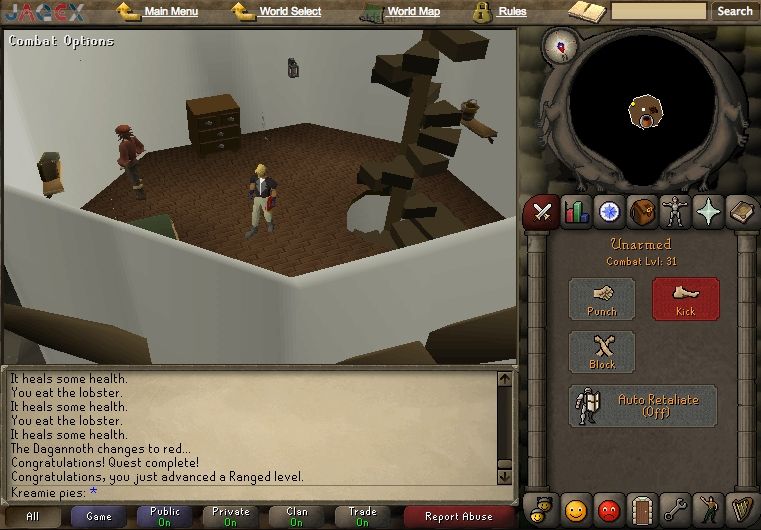Viewport: 761px width, 530px height.
Task: Go to World Select
Action: [290, 12]
